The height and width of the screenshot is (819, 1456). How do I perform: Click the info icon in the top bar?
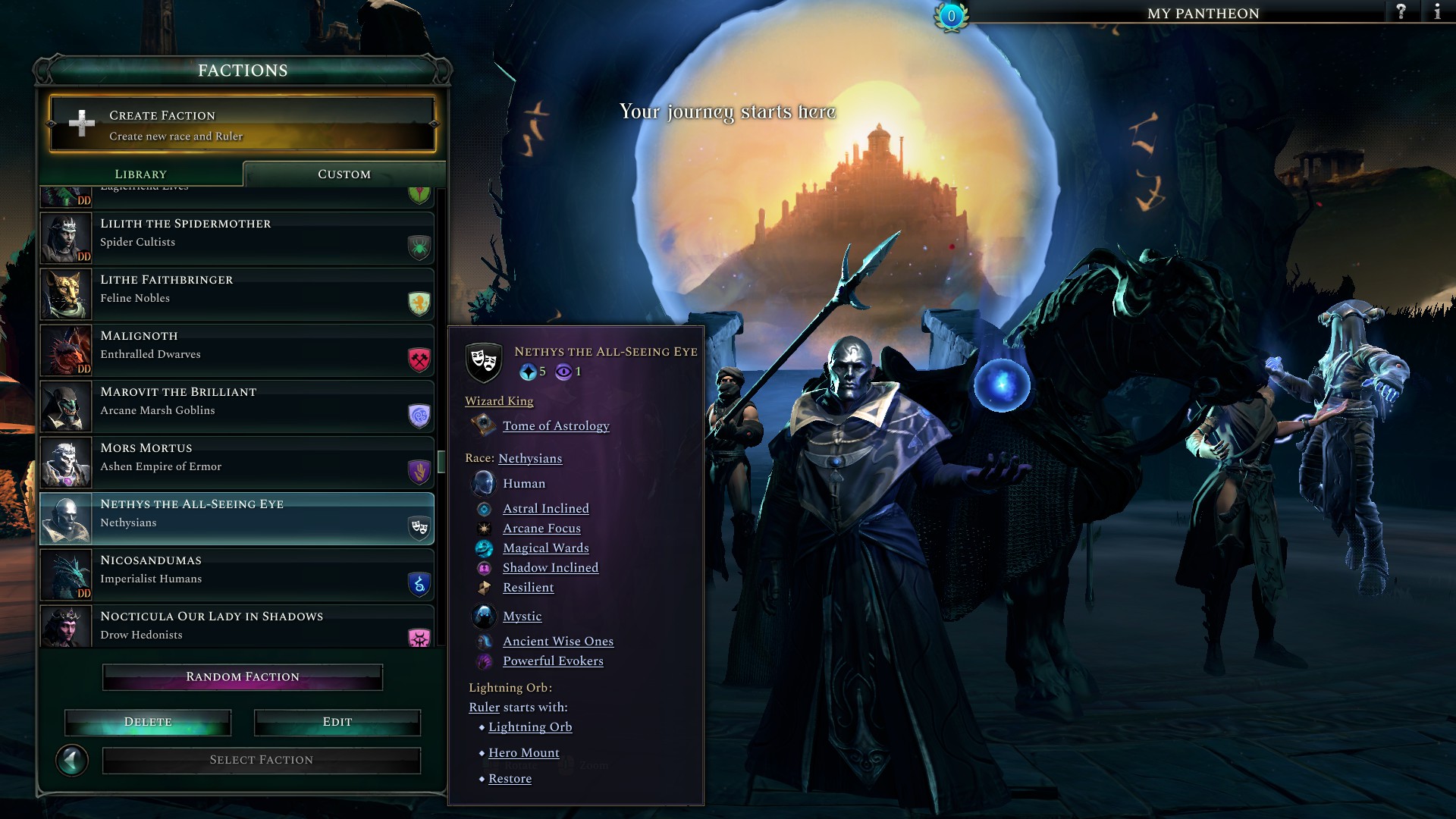coord(1438,11)
